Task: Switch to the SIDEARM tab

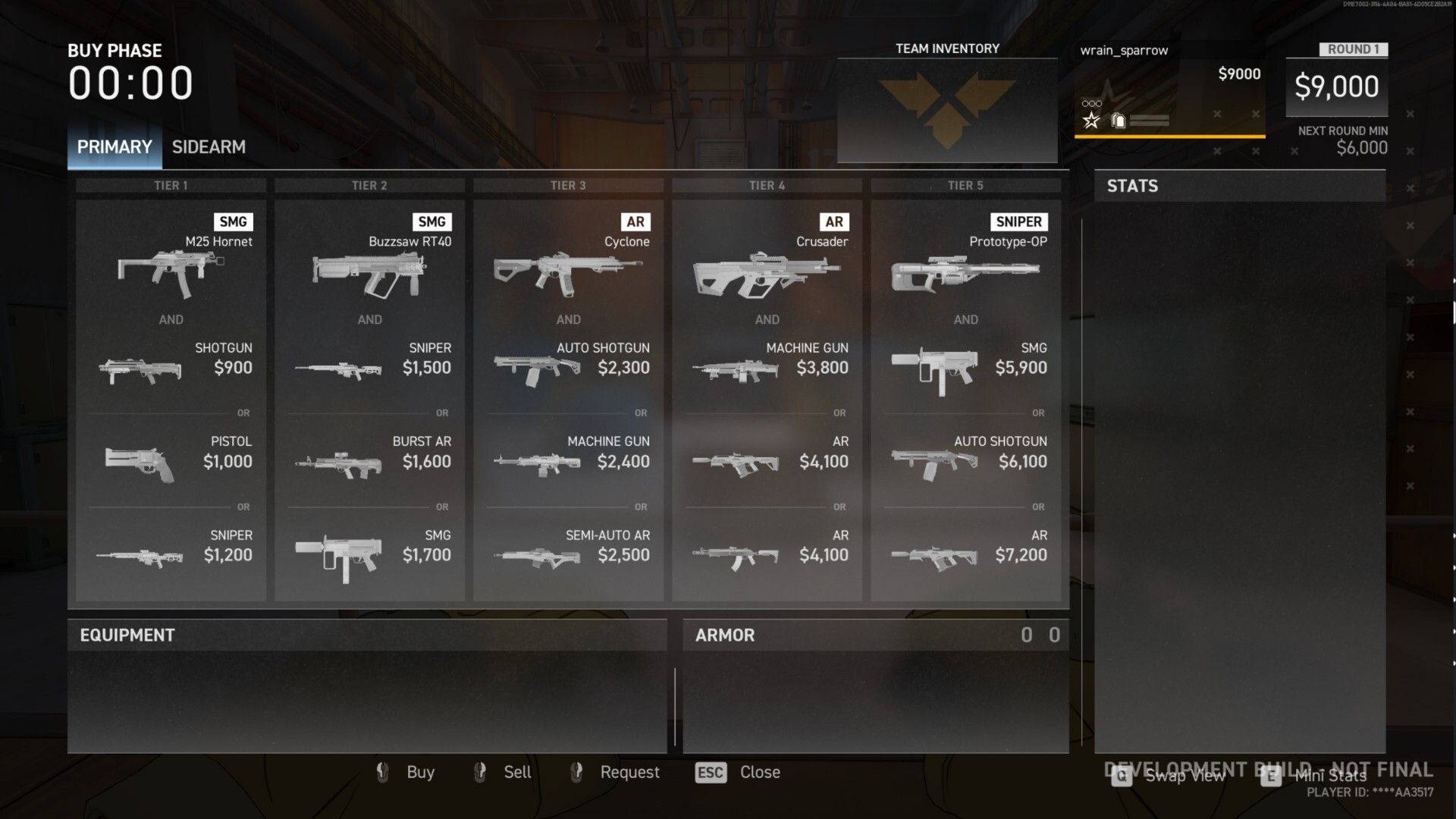Action: (x=209, y=147)
